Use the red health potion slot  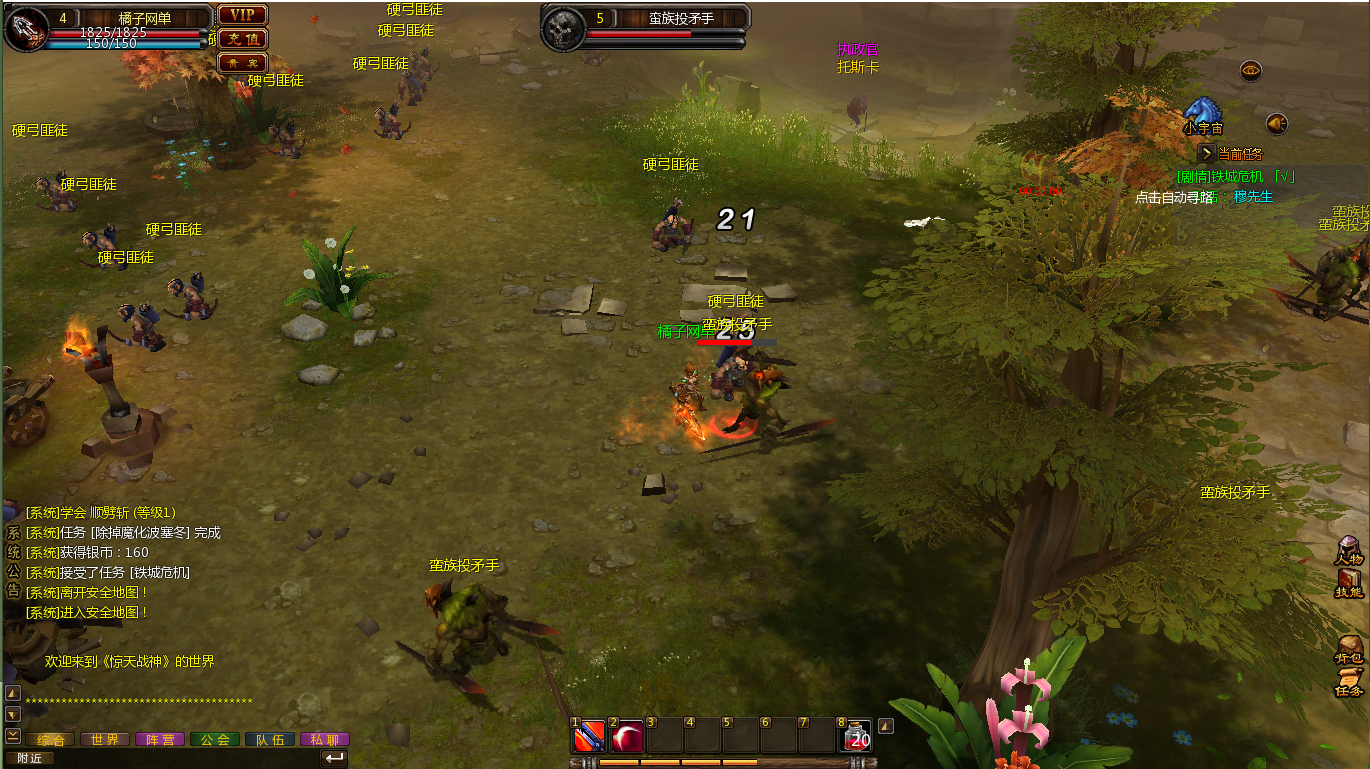click(857, 737)
